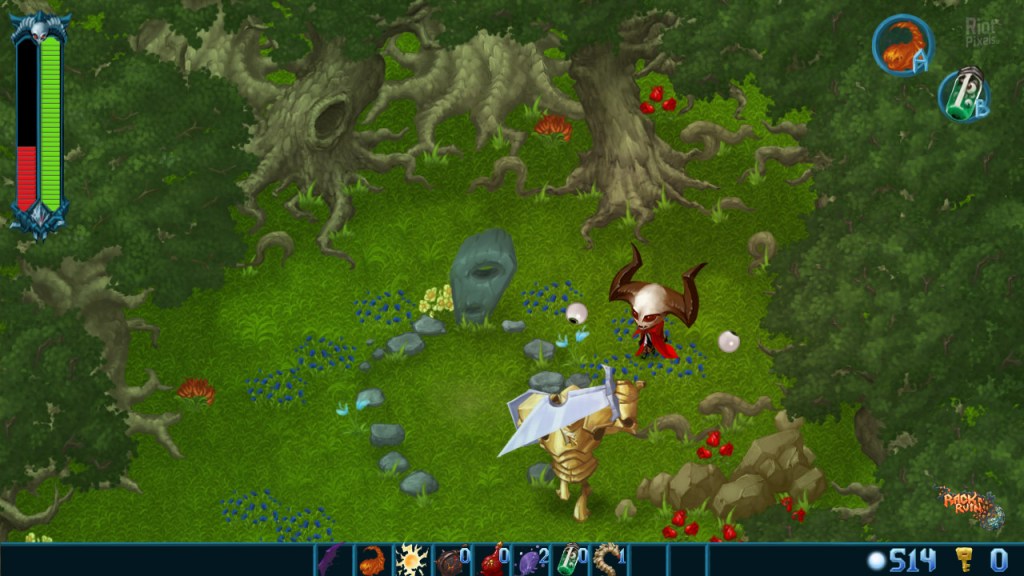Select the purple feather hotbar slot
The height and width of the screenshot is (576, 1024).
[x=331, y=559]
